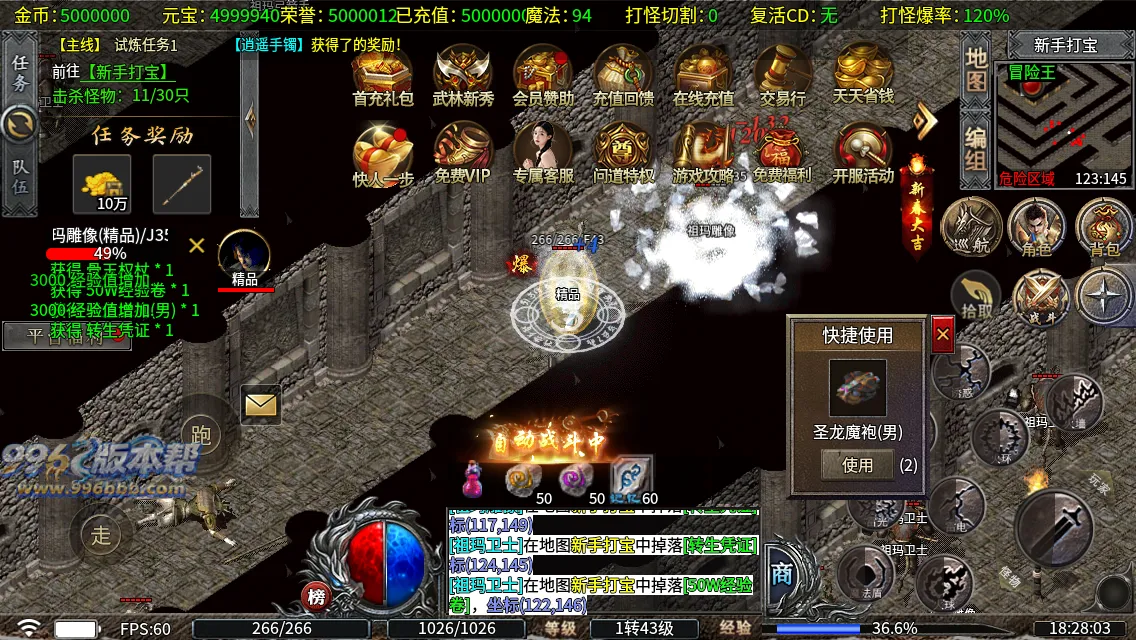Click the 使用 button in quick-use panel
Viewport: 1136px width, 640px height.
pos(857,465)
